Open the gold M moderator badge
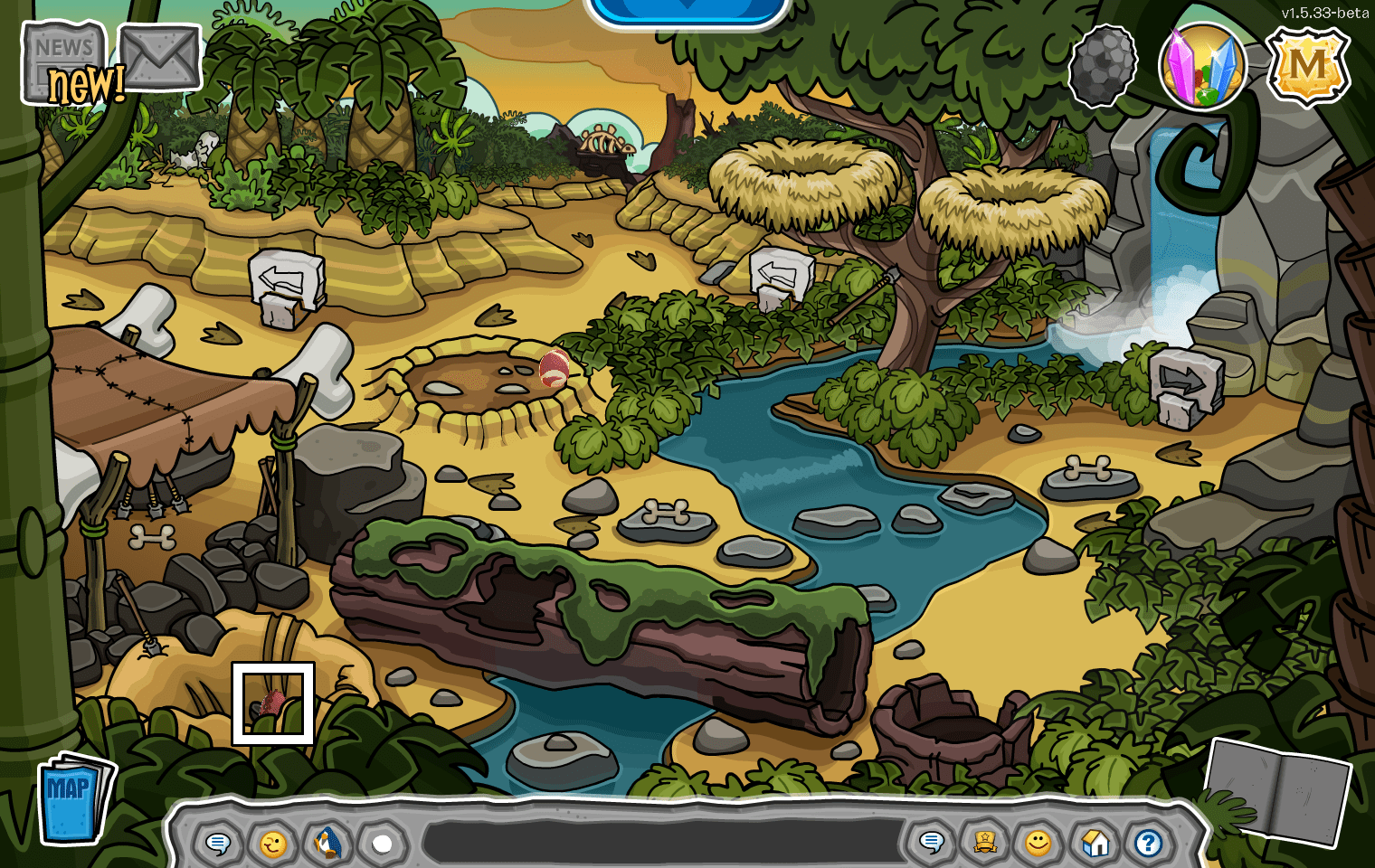Viewport: 1375px width, 868px height. [x=1307, y=66]
